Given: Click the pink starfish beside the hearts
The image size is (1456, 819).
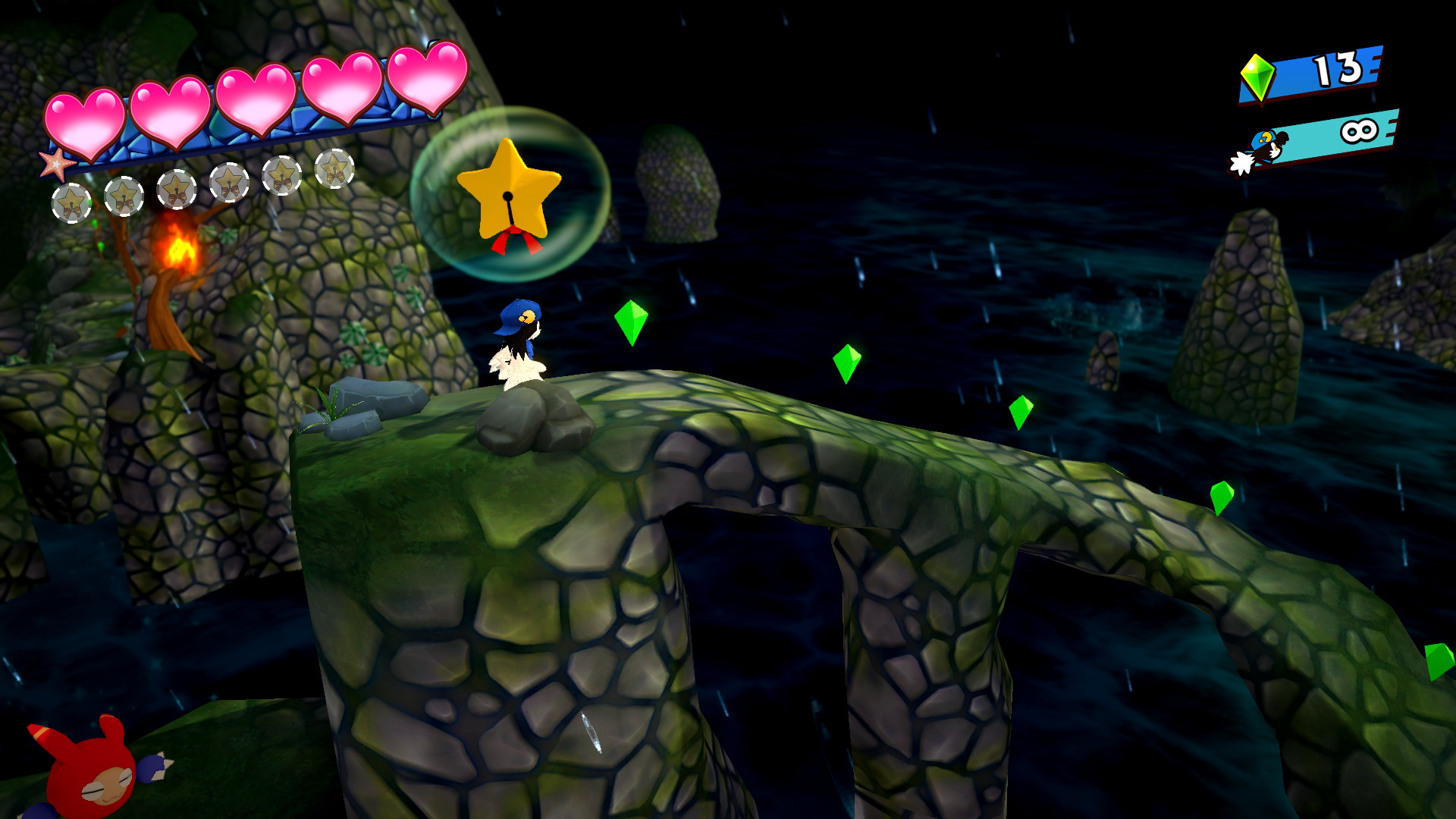Looking at the screenshot, I should point(57,164).
